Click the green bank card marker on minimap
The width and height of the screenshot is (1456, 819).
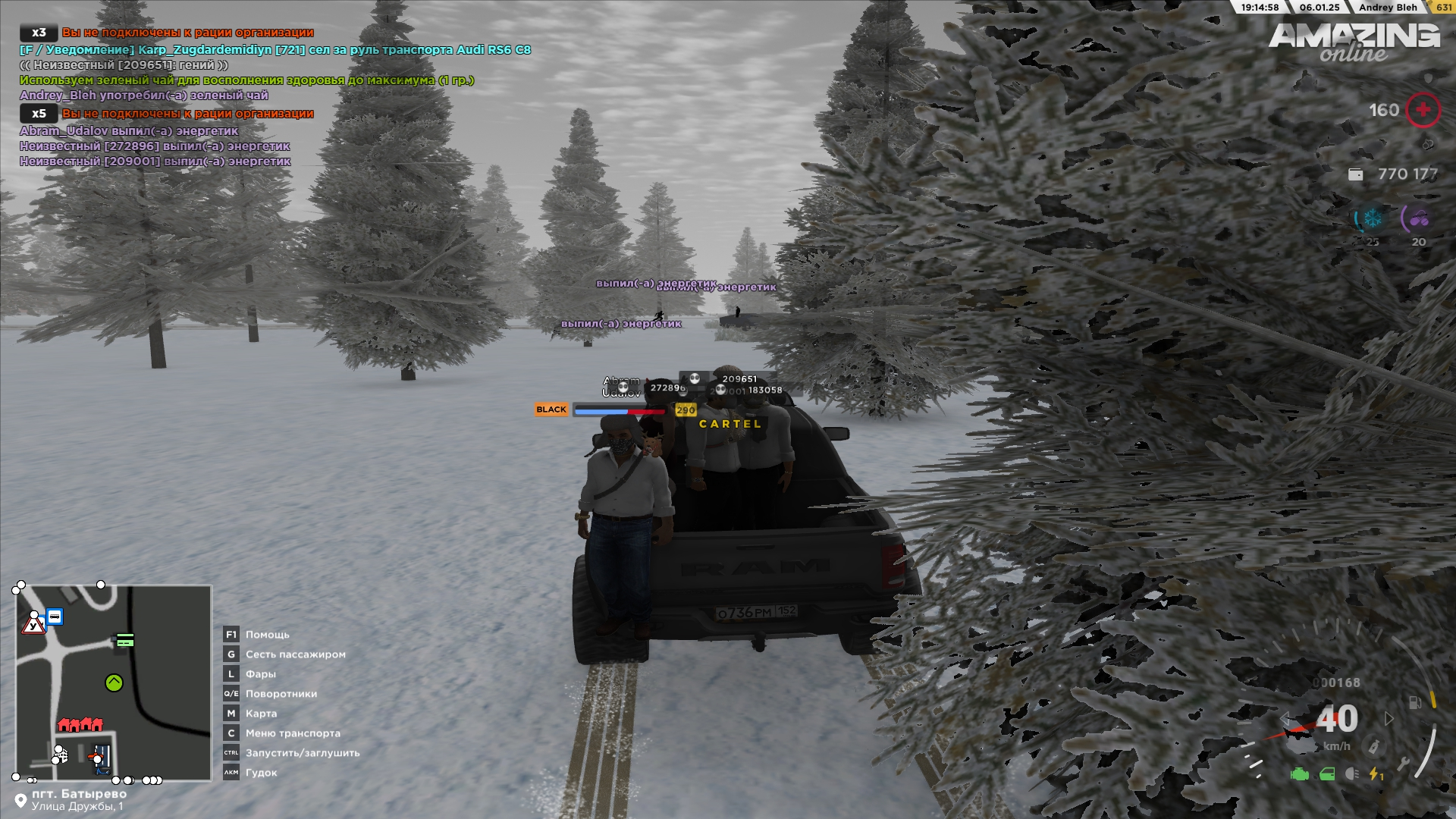(x=125, y=642)
